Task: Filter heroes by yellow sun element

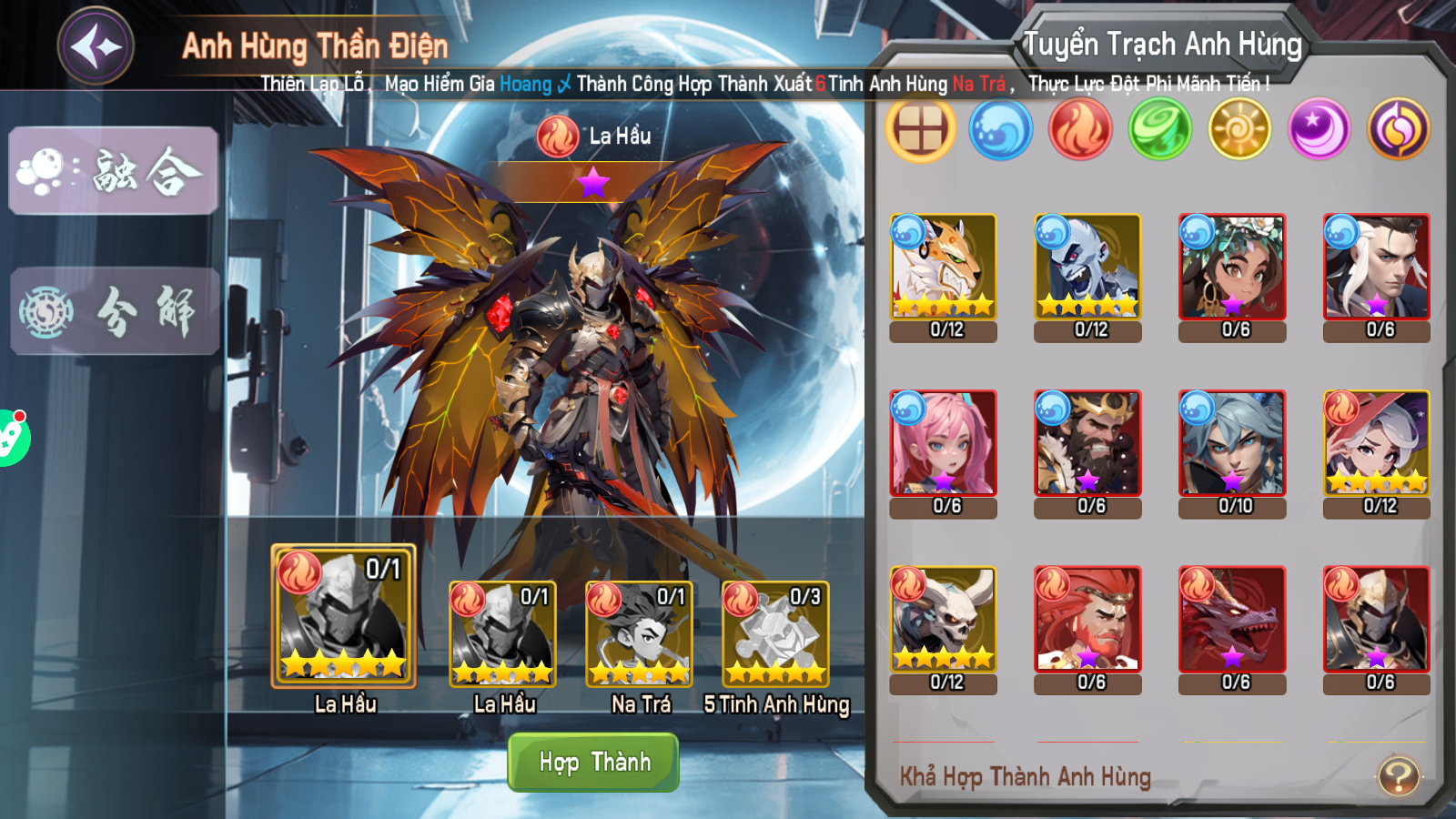Action: [x=1239, y=130]
